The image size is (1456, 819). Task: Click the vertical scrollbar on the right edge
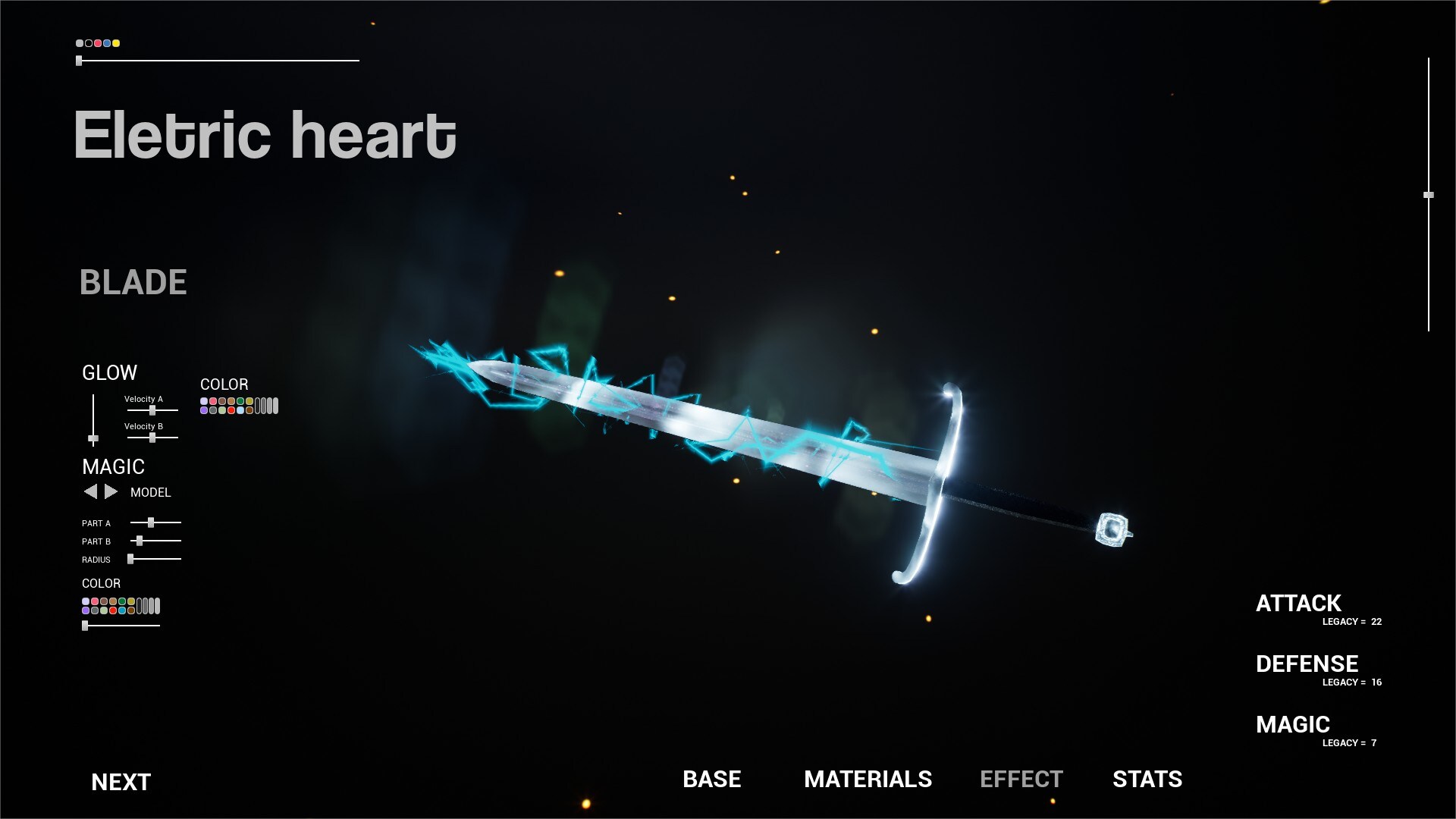click(1429, 196)
